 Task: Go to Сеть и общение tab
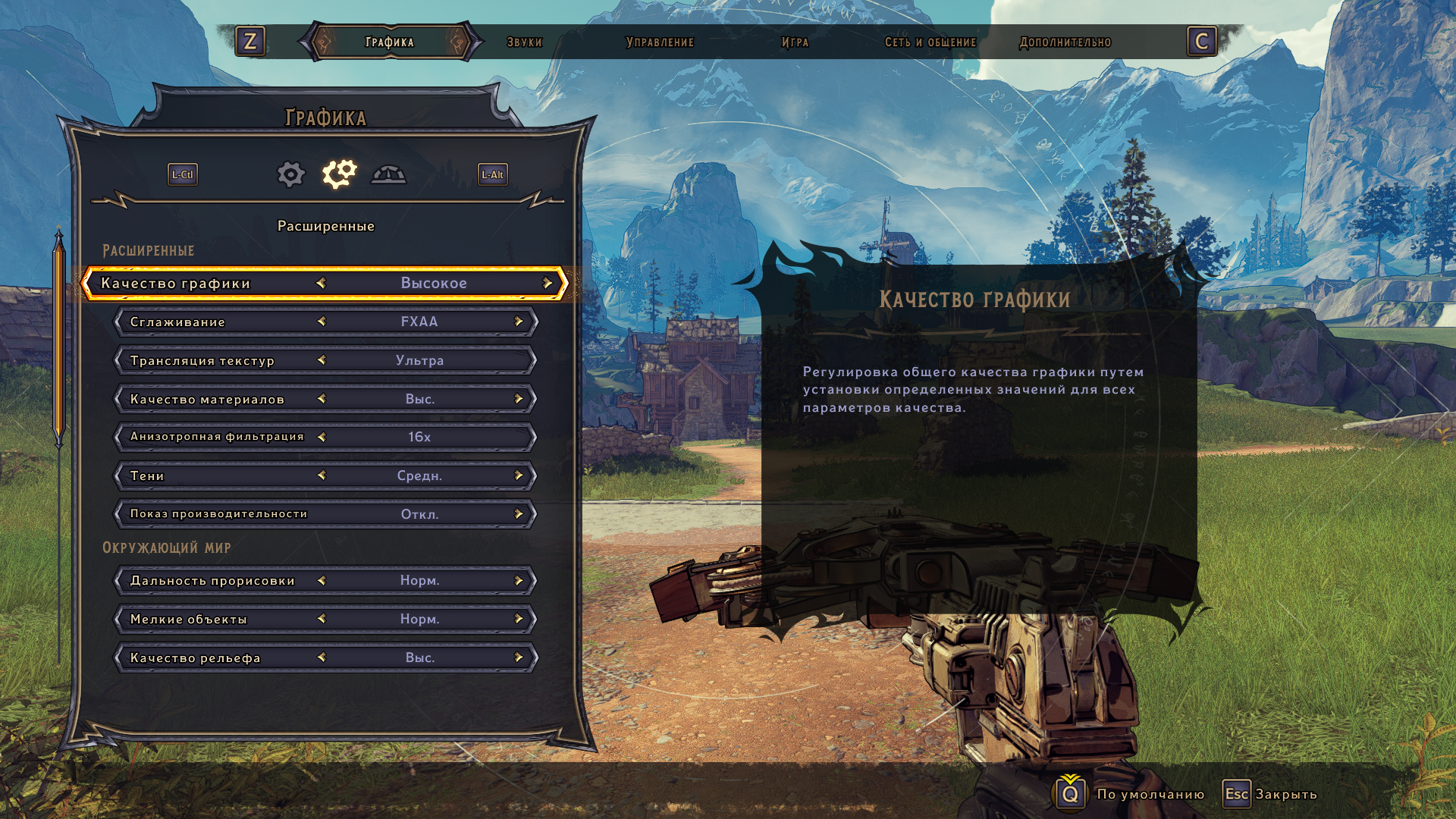930,42
